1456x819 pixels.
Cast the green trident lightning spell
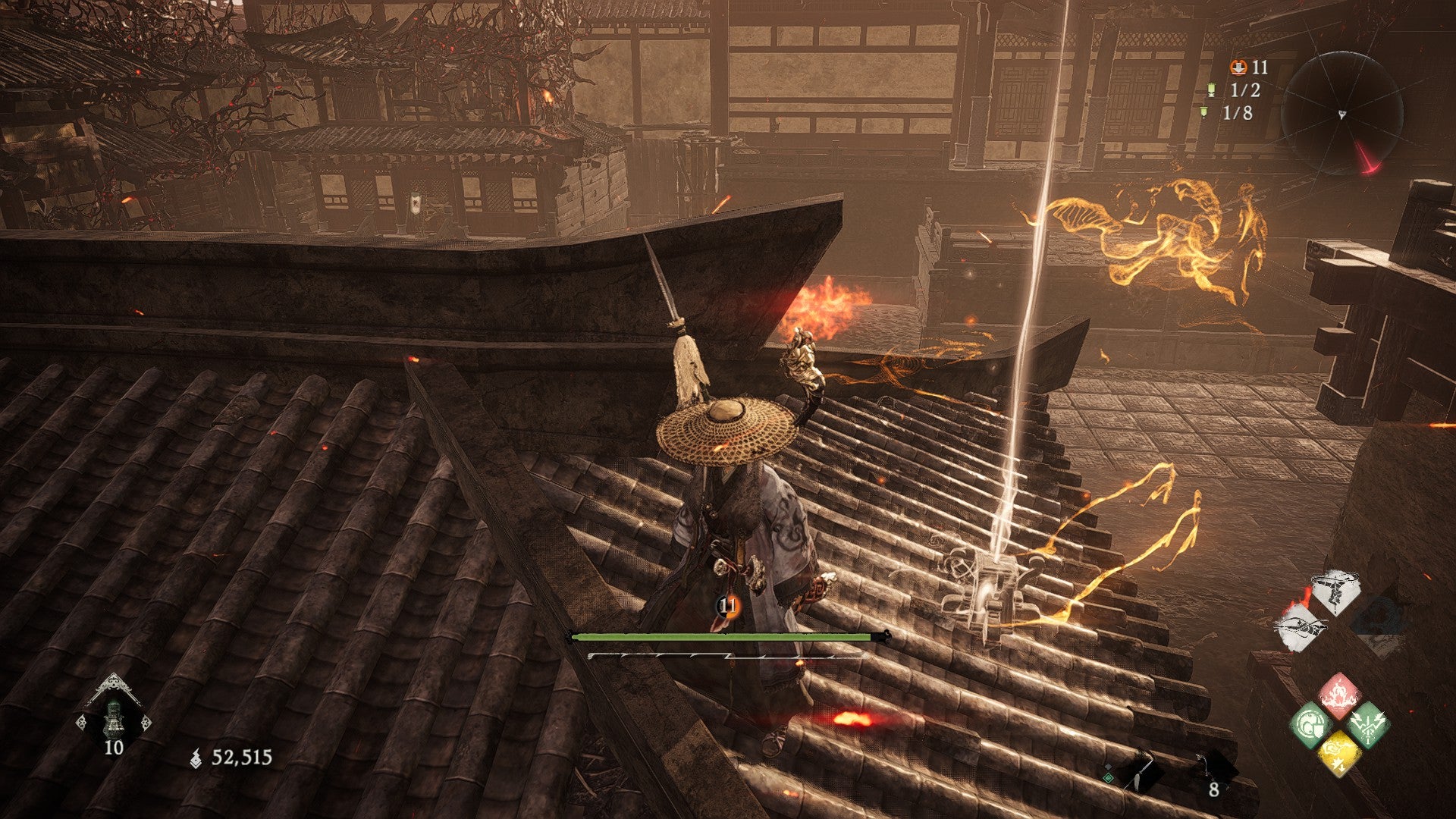(1368, 724)
